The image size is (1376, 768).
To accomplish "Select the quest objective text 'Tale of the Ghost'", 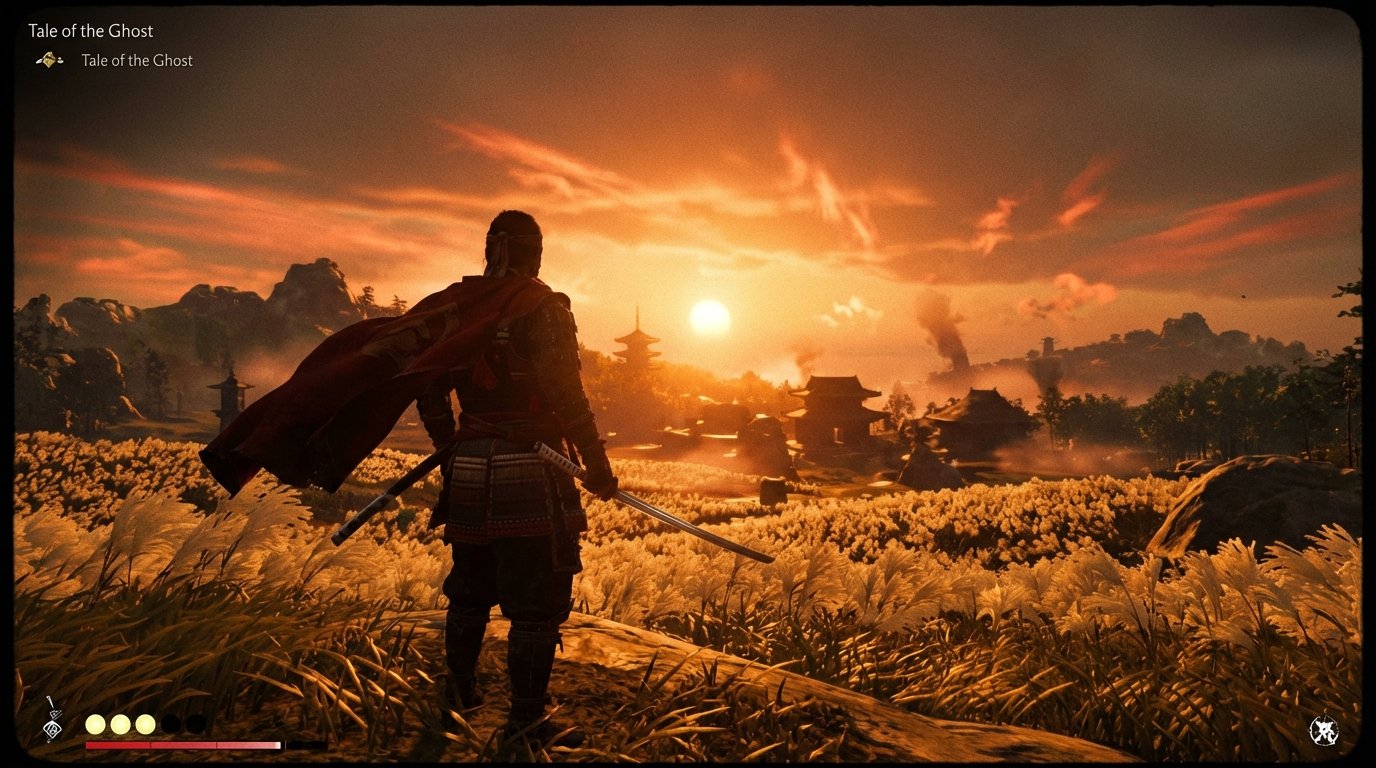I will [136, 60].
